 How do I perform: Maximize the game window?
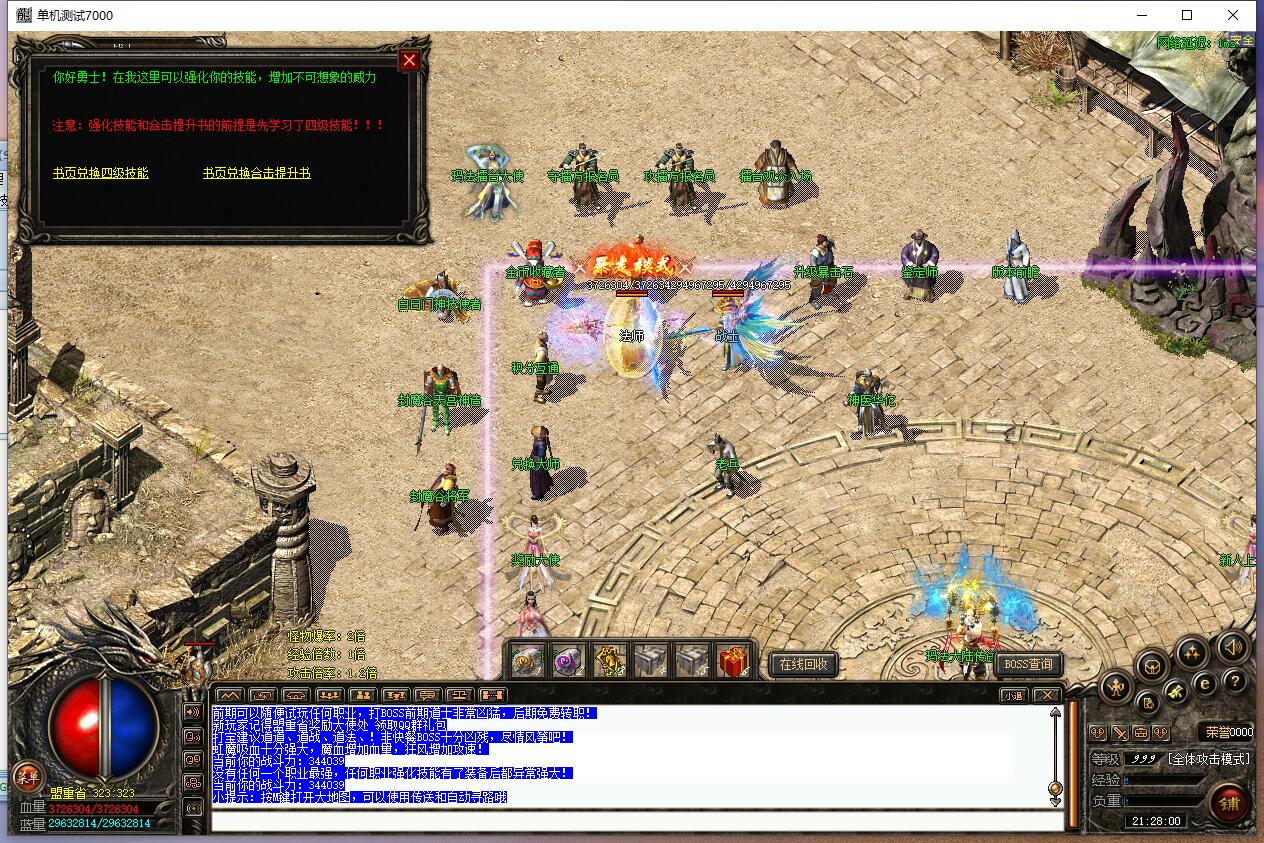coord(1187,15)
